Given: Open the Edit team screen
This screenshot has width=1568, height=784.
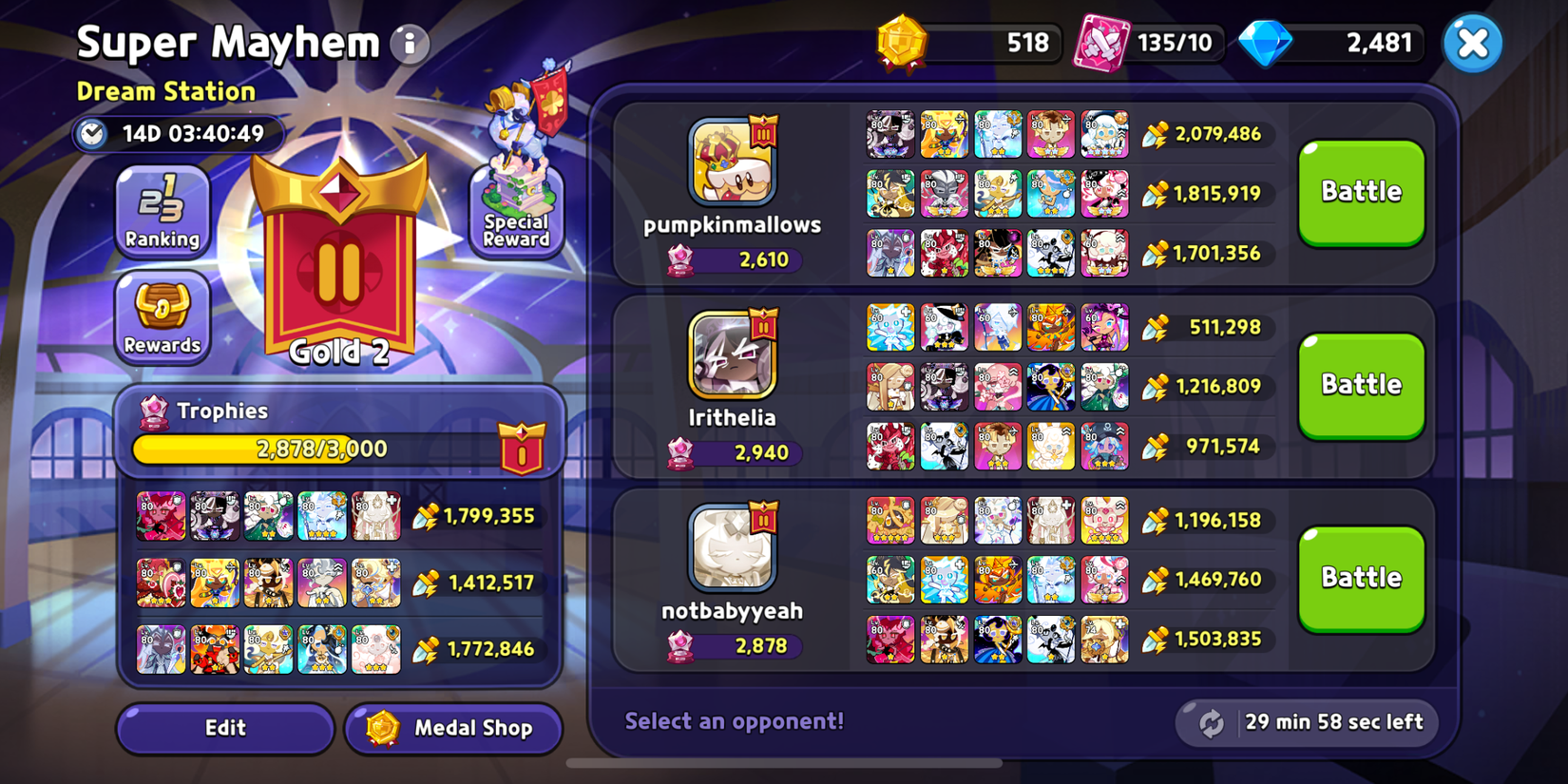Looking at the screenshot, I should (x=224, y=729).
